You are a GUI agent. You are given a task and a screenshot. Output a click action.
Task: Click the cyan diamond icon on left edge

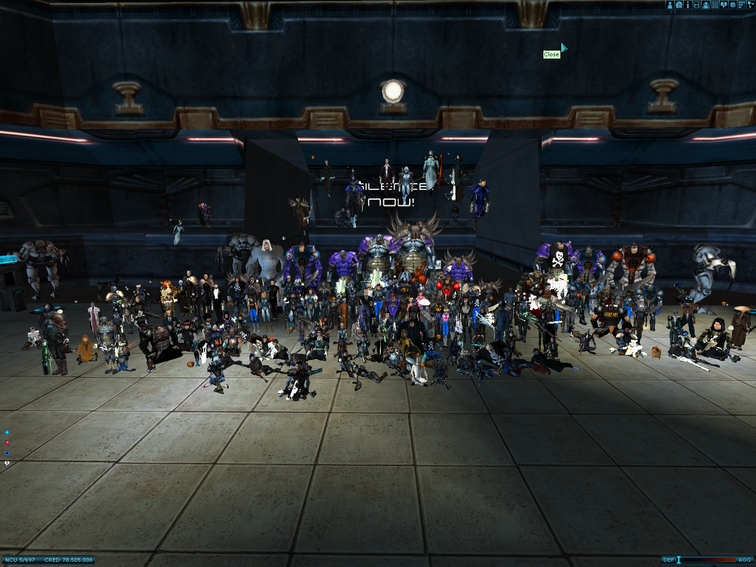[7, 432]
